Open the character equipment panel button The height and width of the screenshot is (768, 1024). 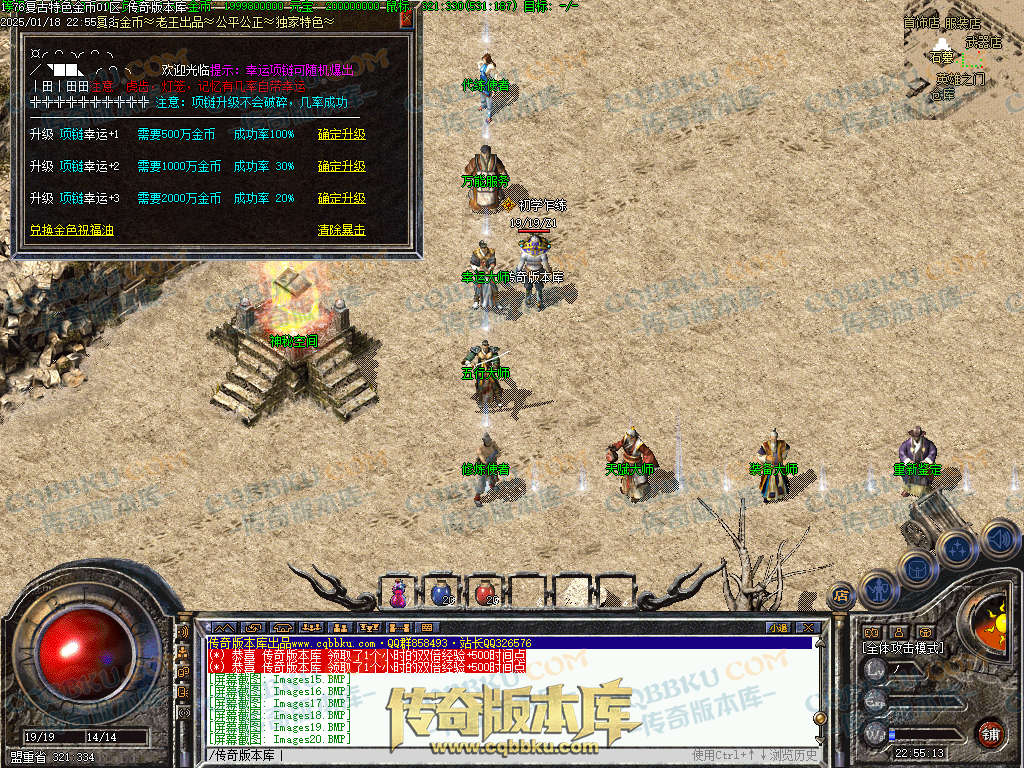click(x=878, y=589)
